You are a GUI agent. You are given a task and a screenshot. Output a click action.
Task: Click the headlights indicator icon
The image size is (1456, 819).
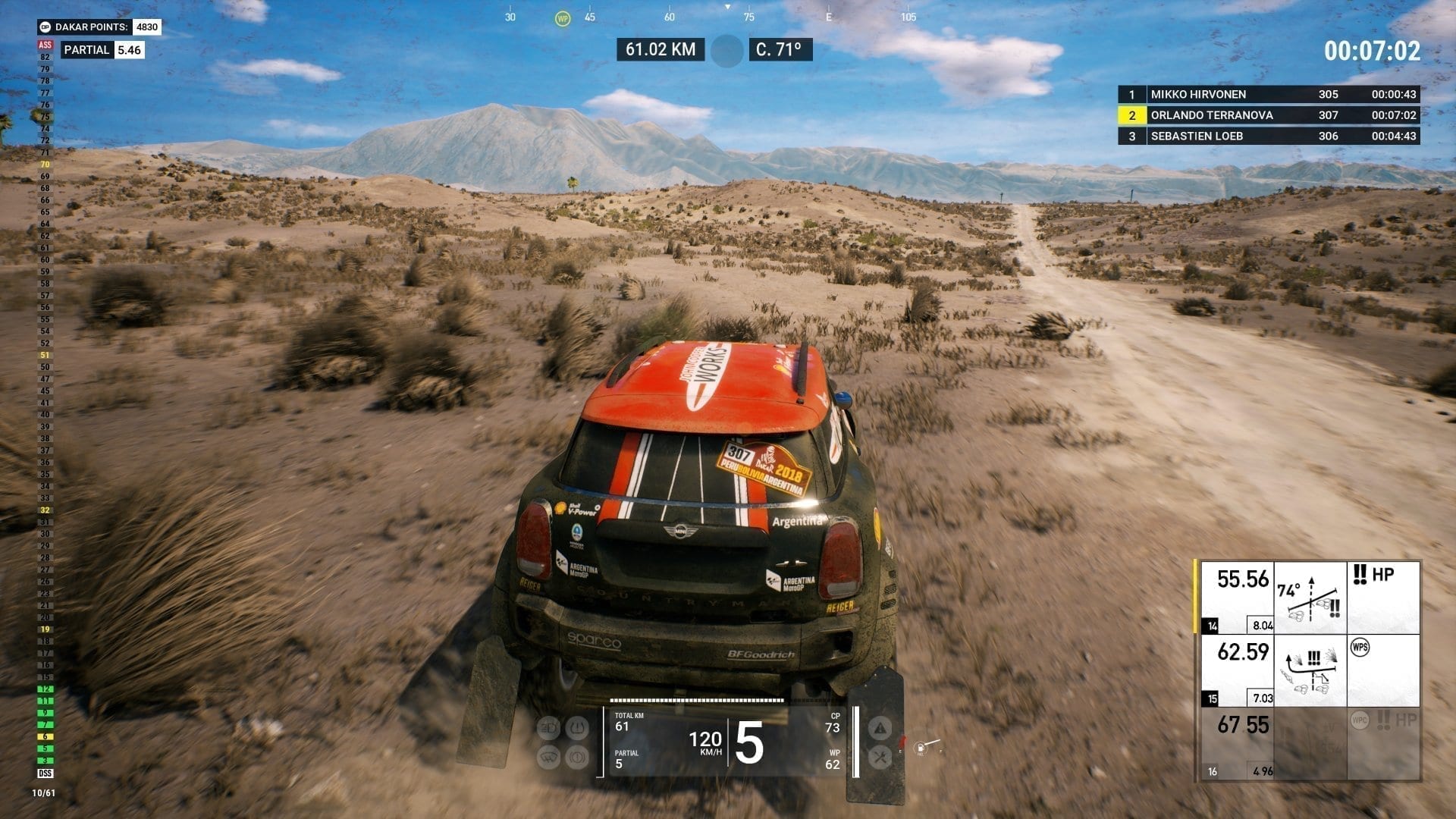click(x=548, y=729)
